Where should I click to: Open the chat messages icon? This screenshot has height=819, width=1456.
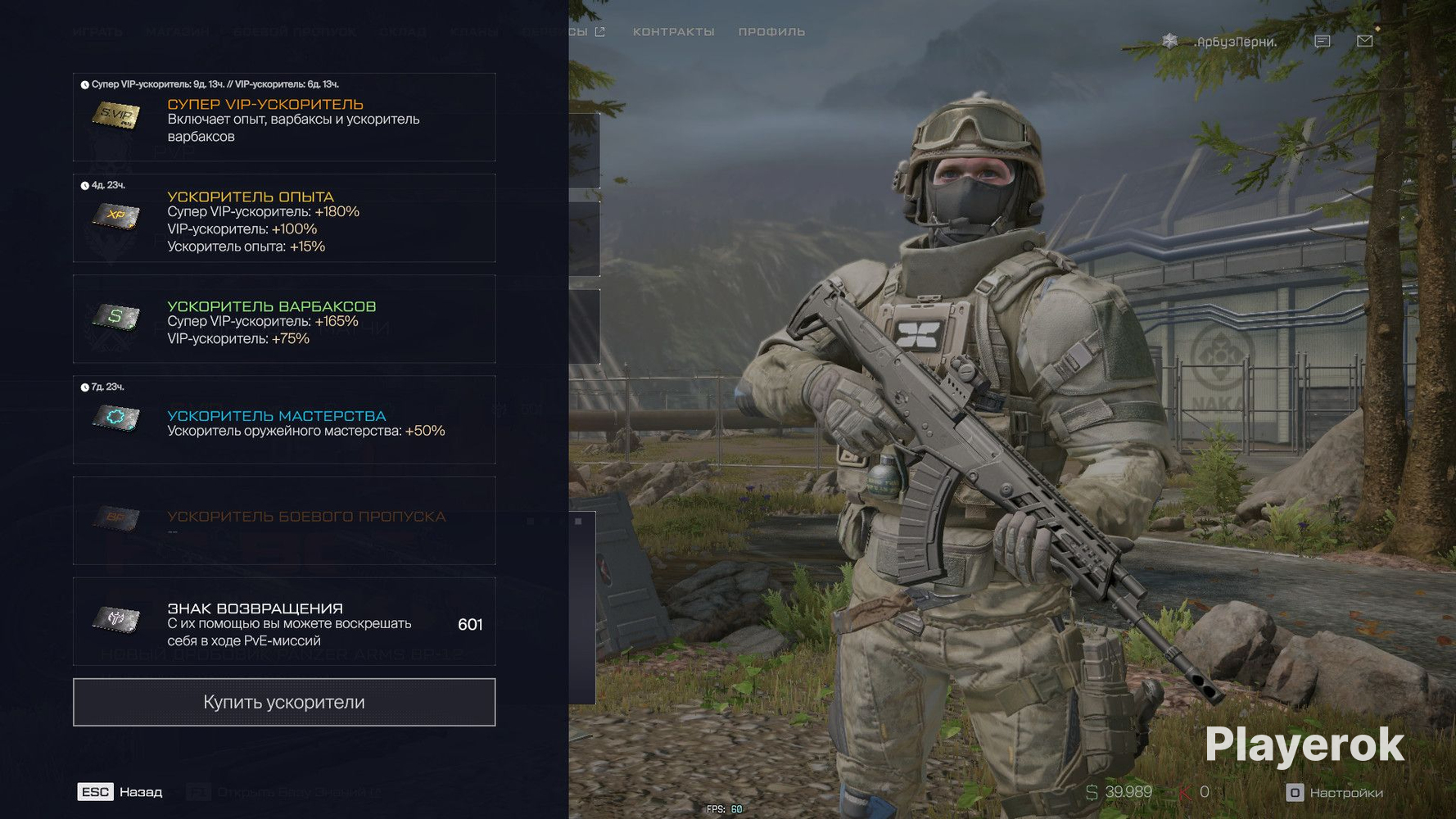coord(1322,41)
